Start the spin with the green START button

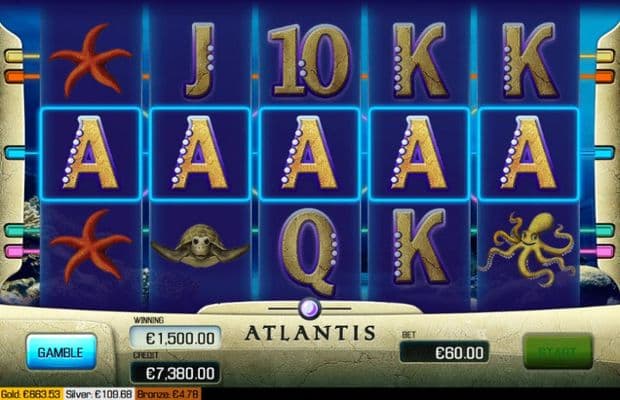[557, 351]
